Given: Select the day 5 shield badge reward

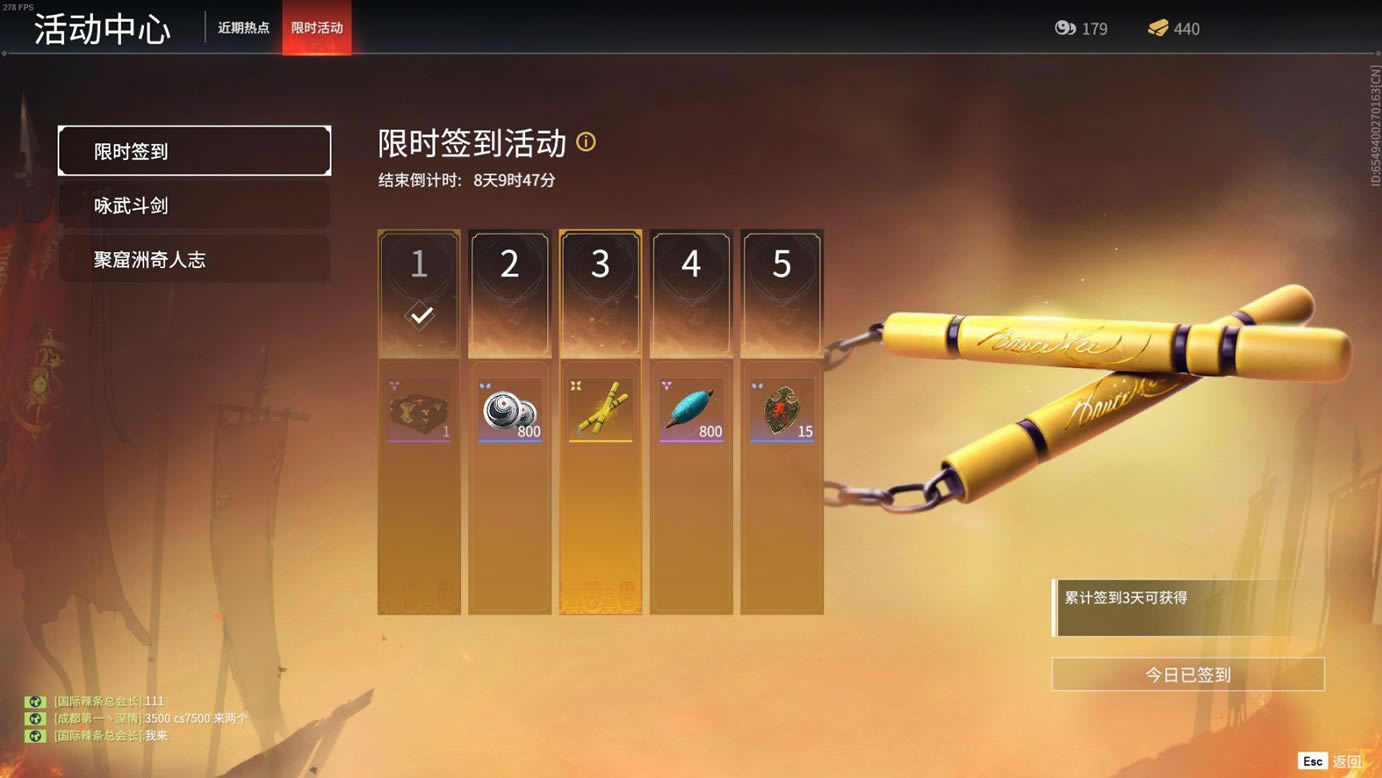Looking at the screenshot, I should pos(782,410).
